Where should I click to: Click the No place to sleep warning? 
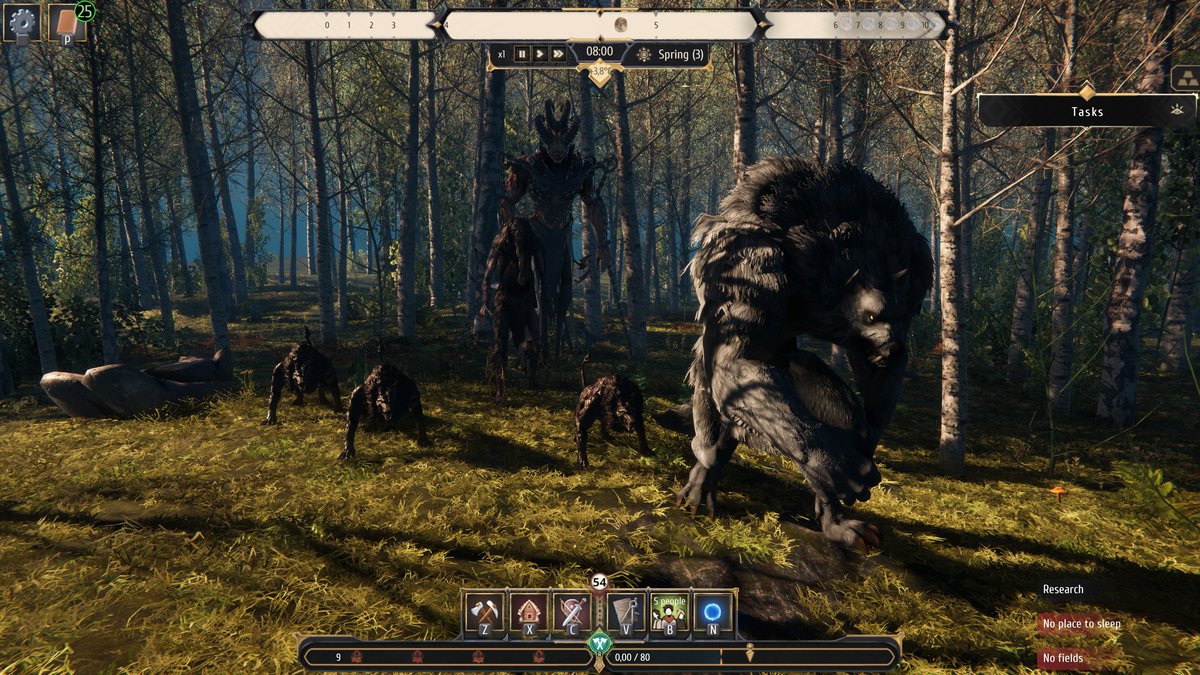[1081, 624]
